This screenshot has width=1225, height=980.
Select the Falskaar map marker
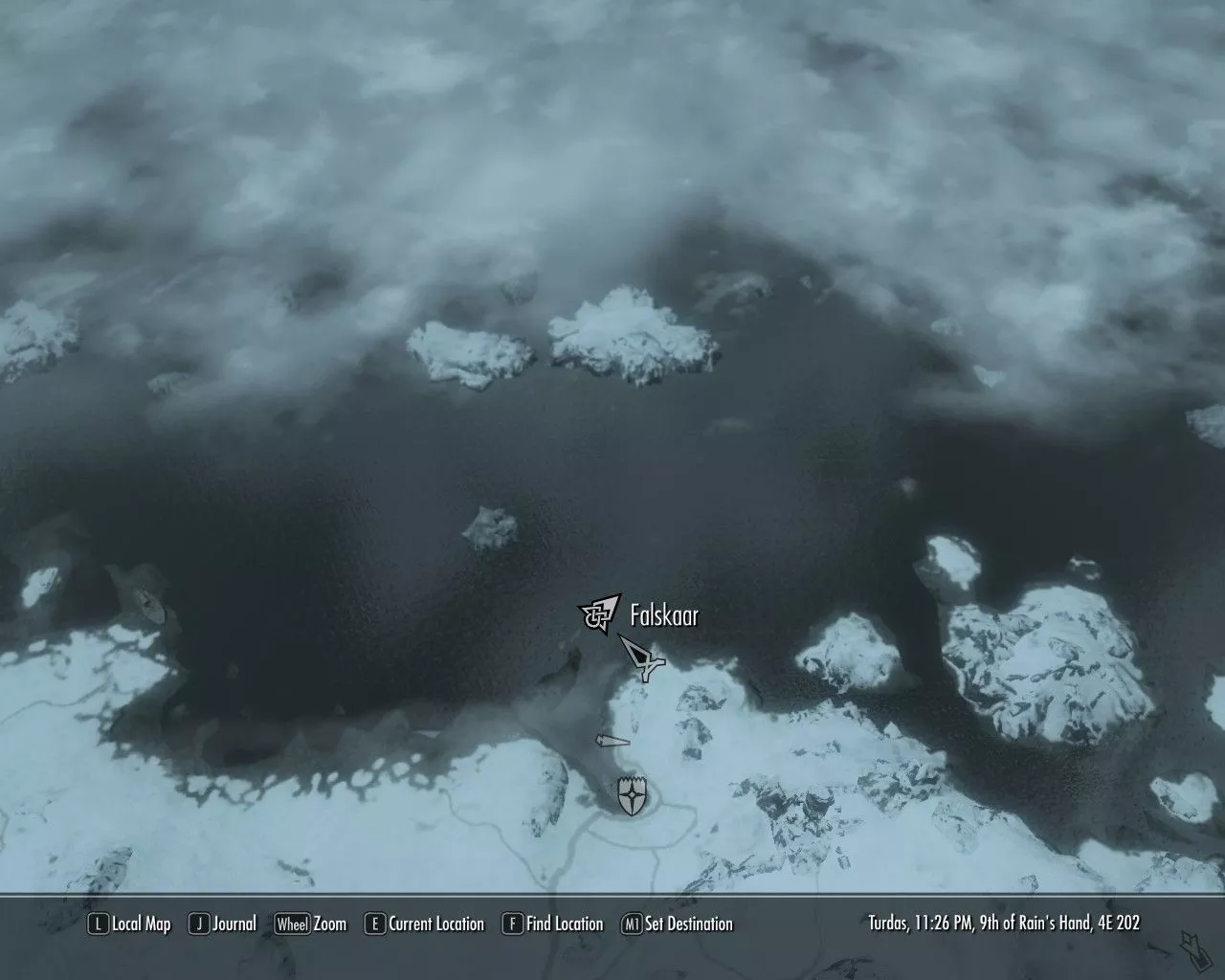600,613
